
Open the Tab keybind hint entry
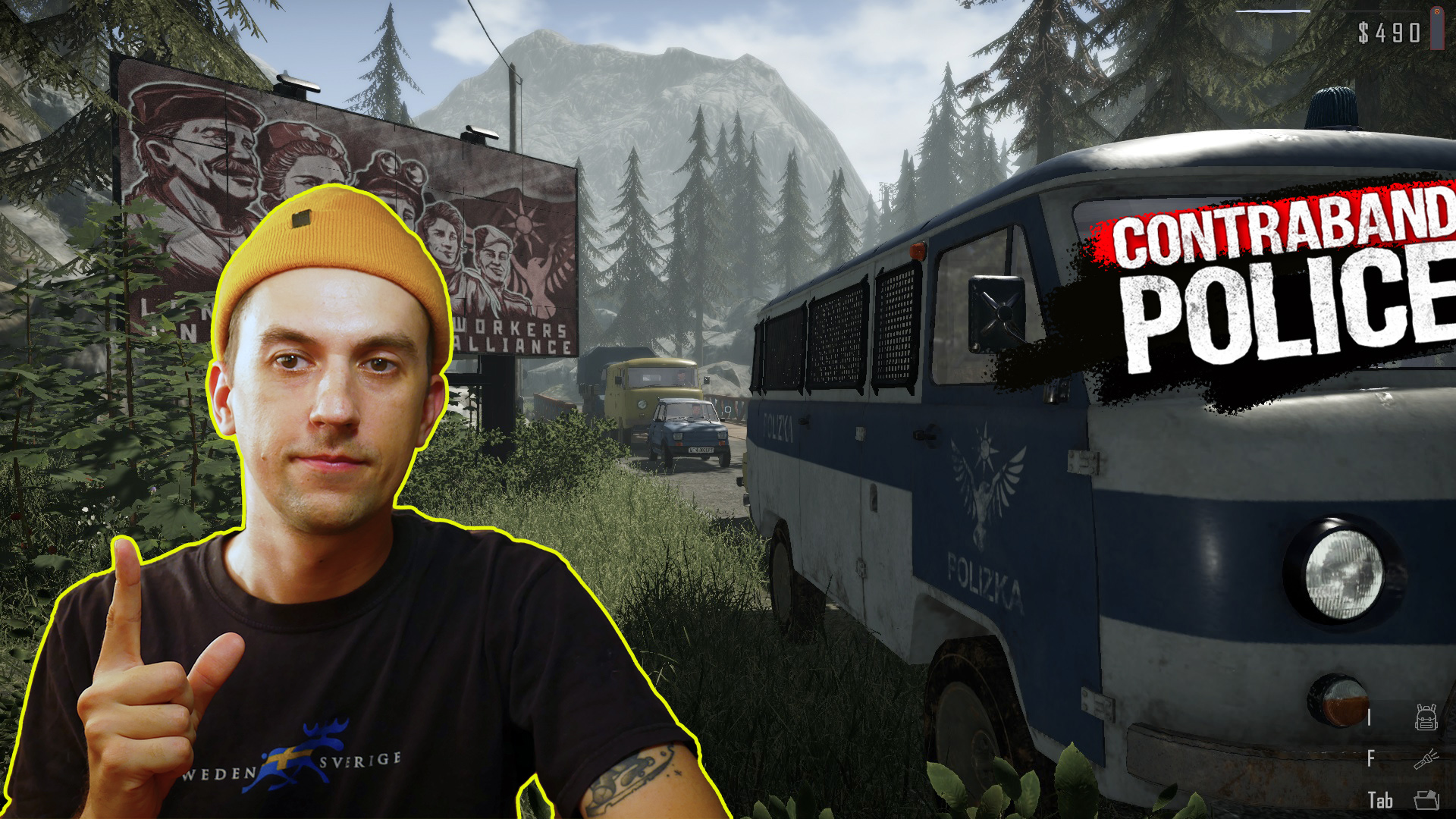pyautogui.click(x=1380, y=800)
